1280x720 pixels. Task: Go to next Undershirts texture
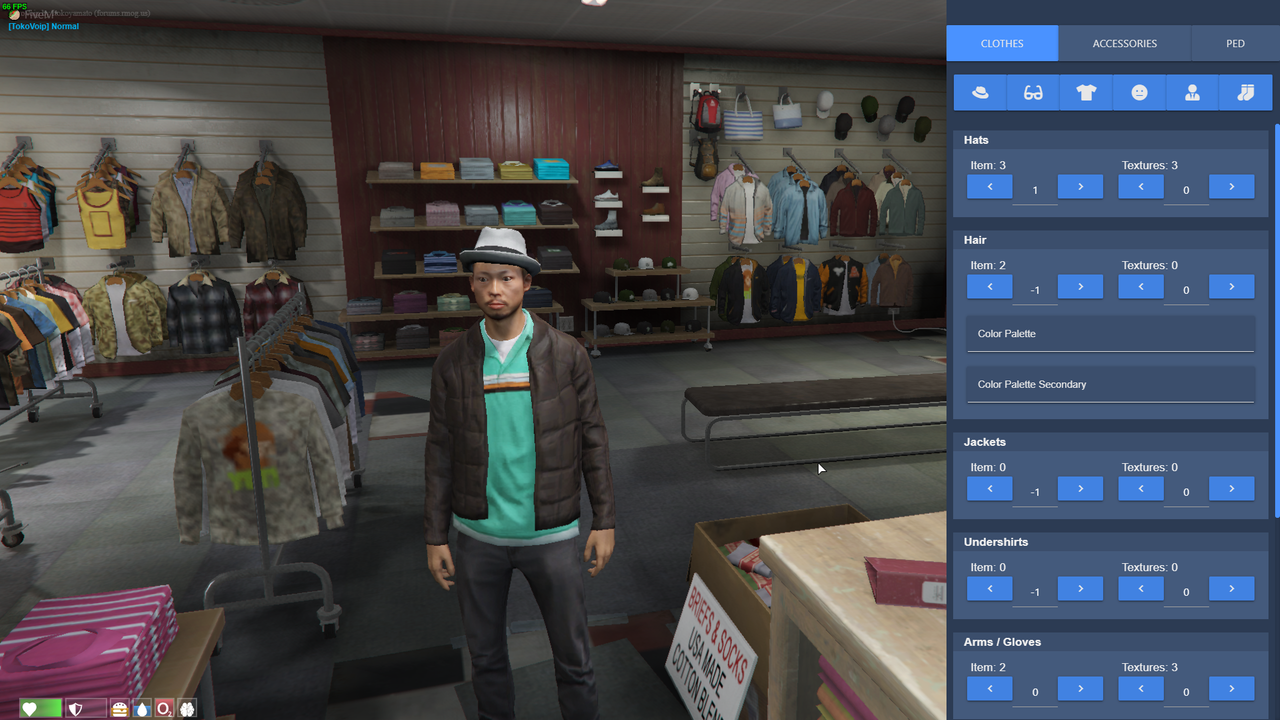pyautogui.click(x=1231, y=589)
